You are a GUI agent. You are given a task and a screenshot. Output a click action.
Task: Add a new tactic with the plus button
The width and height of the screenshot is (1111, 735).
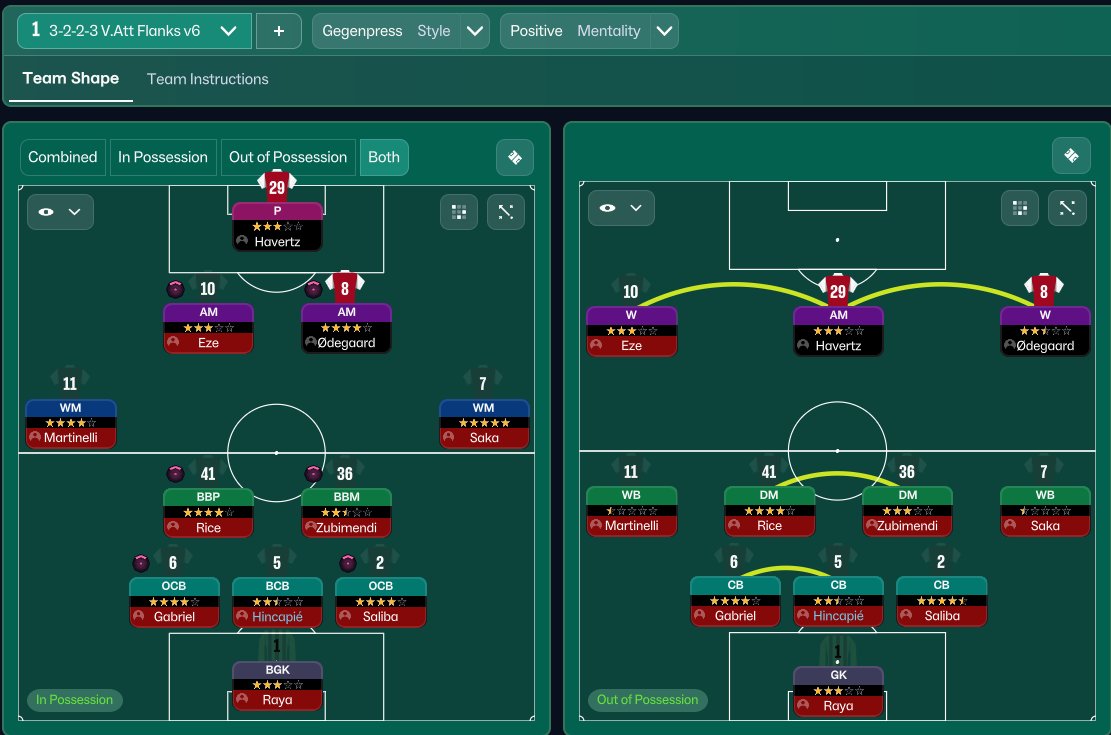pos(279,31)
